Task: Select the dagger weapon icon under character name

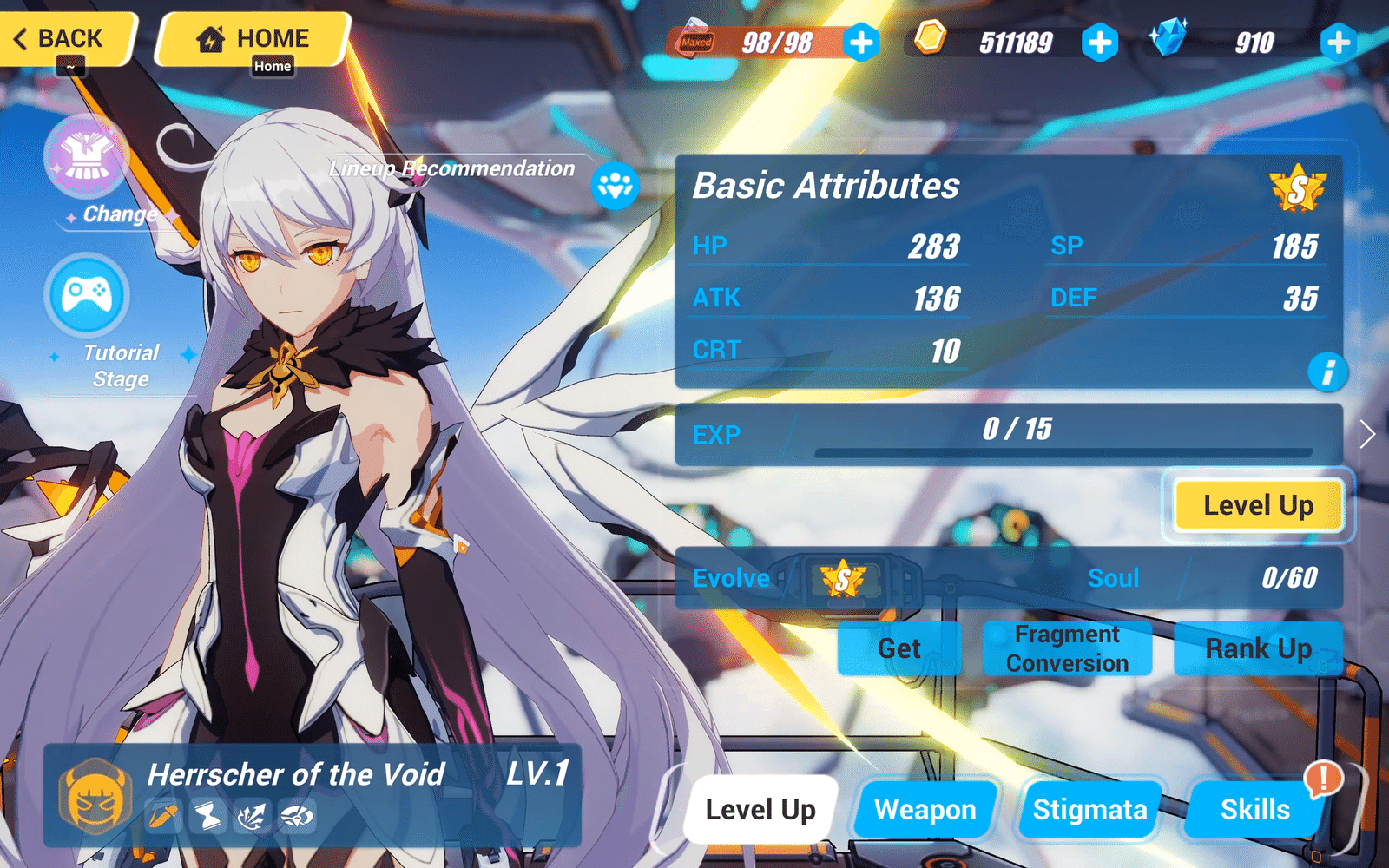Action: (x=161, y=816)
